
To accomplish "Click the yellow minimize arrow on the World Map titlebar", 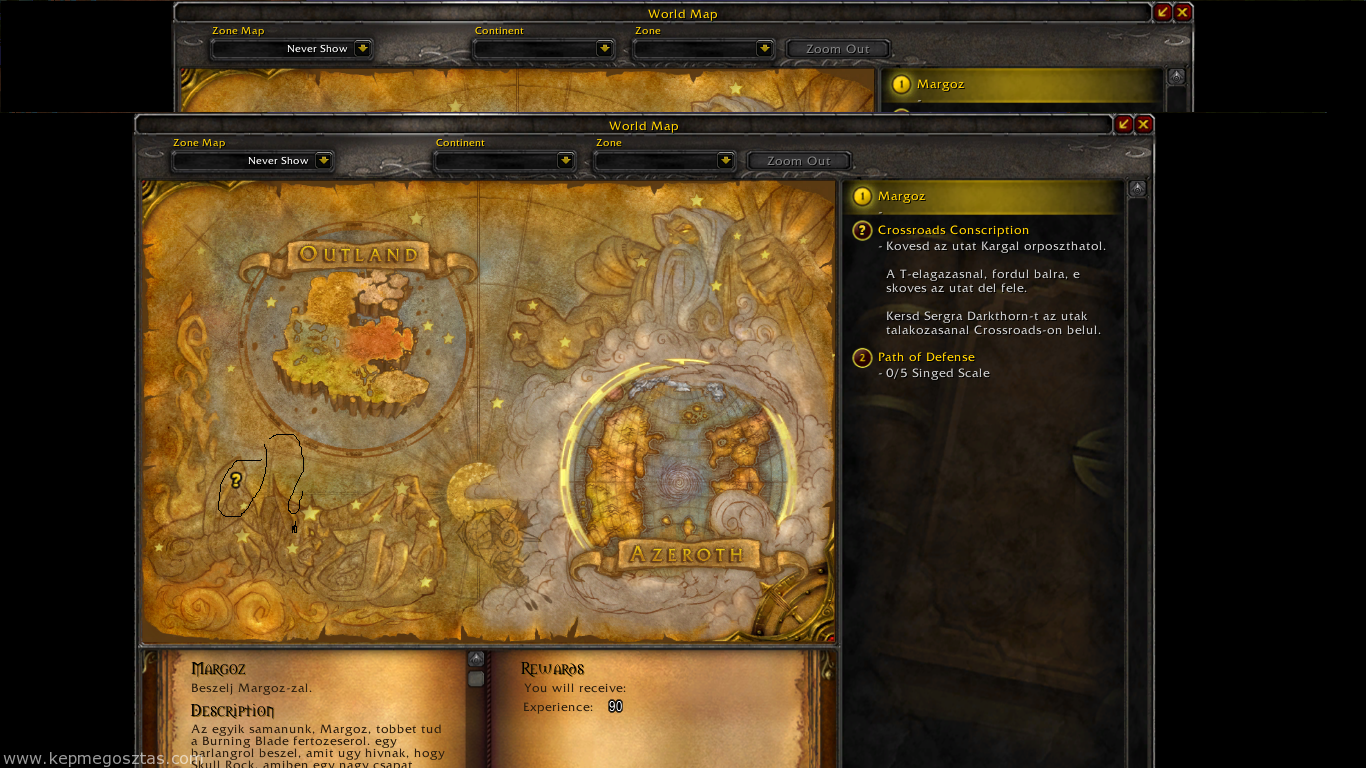I will coord(1125,124).
